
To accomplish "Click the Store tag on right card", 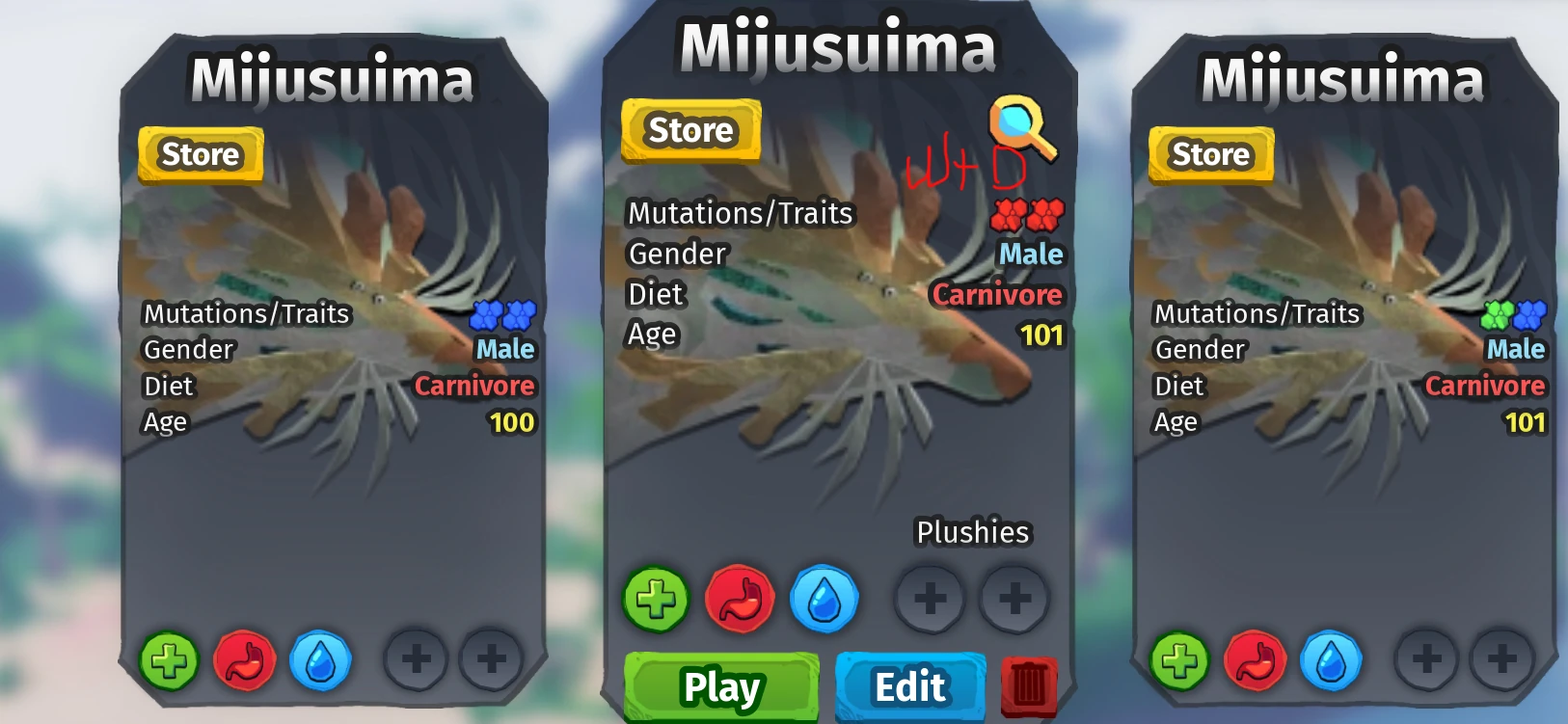I will click(x=1210, y=153).
